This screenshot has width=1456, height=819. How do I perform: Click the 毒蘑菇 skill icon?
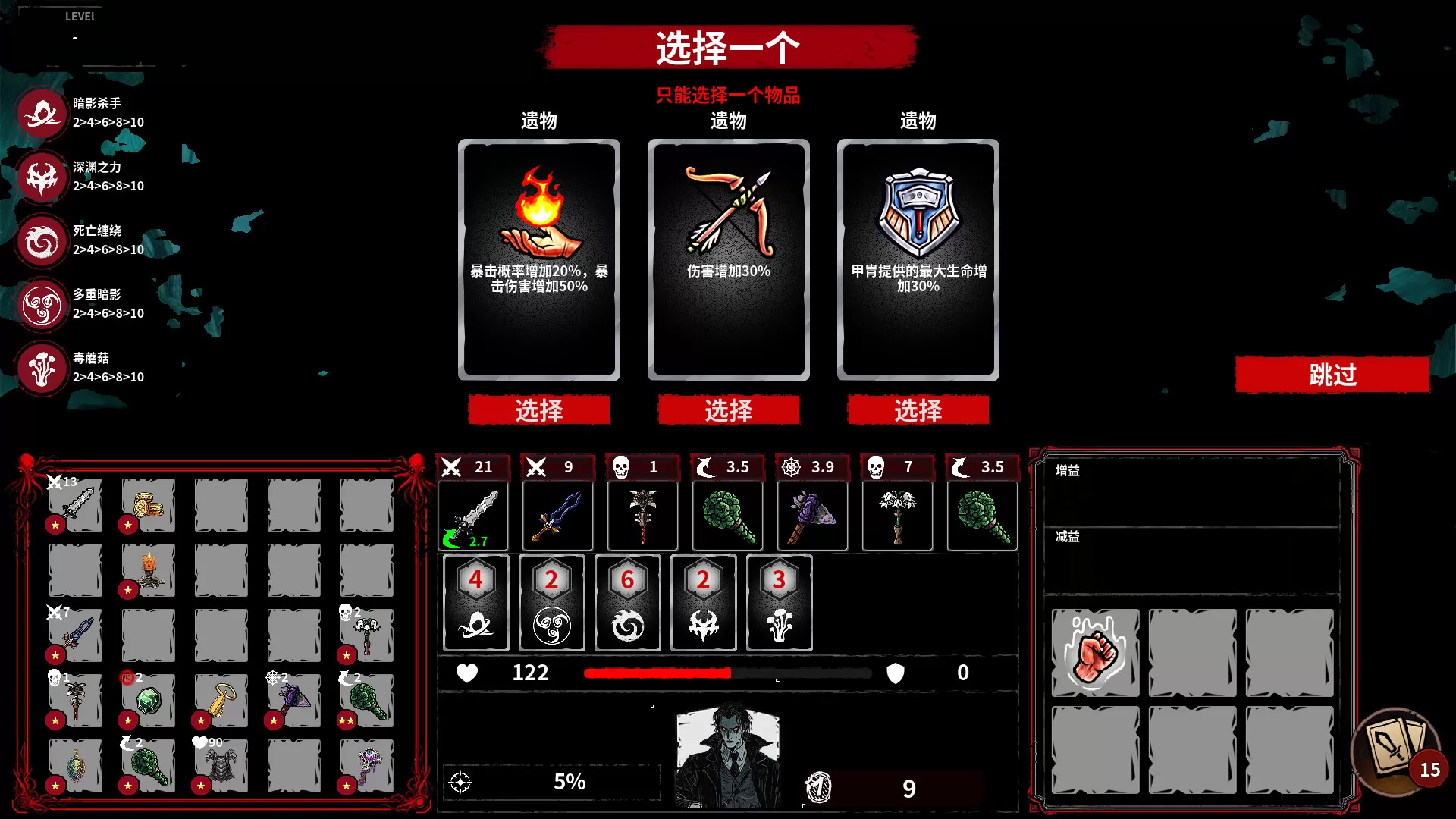pos(42,369)
